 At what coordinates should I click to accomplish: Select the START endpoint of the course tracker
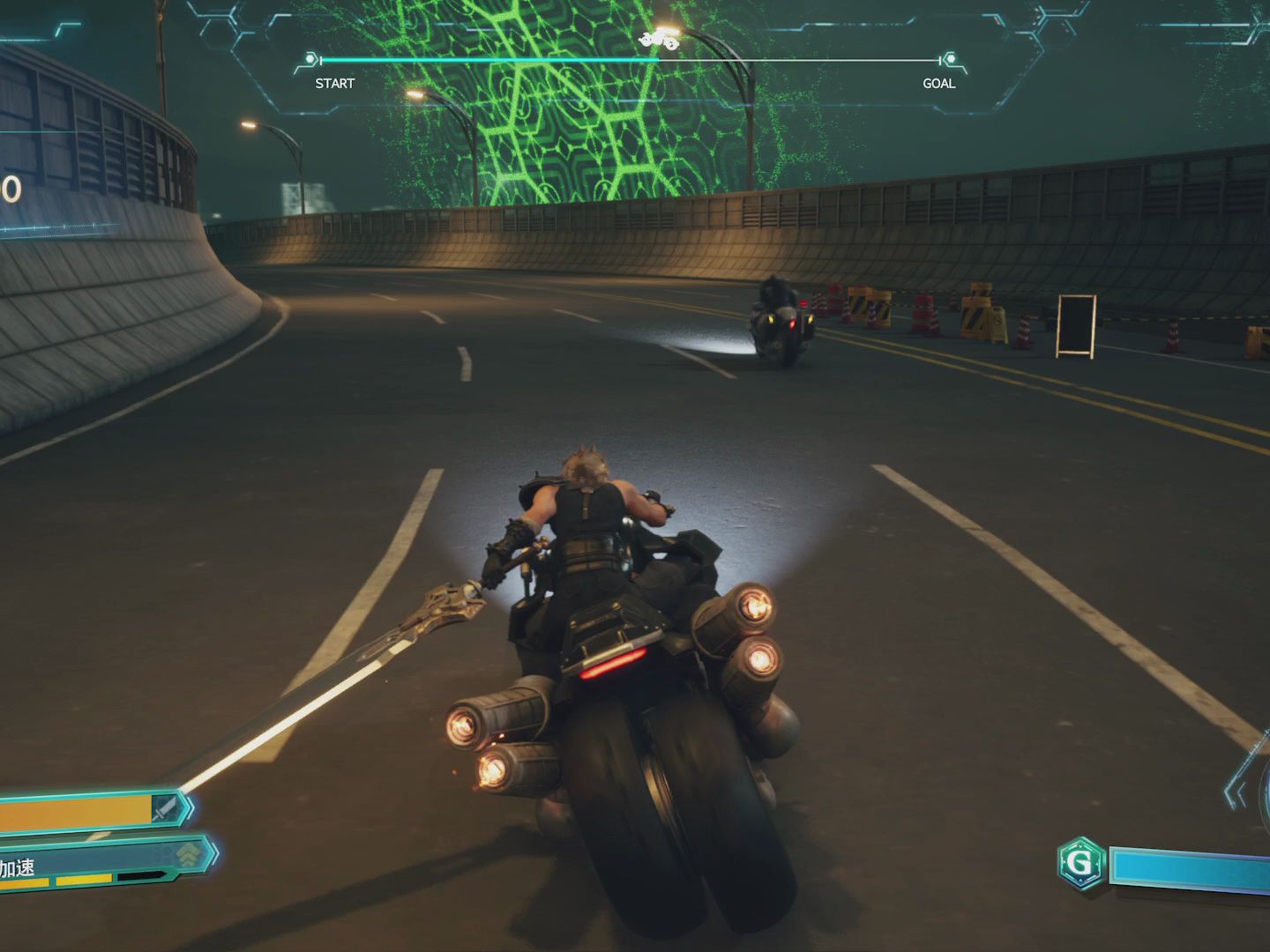311,60
